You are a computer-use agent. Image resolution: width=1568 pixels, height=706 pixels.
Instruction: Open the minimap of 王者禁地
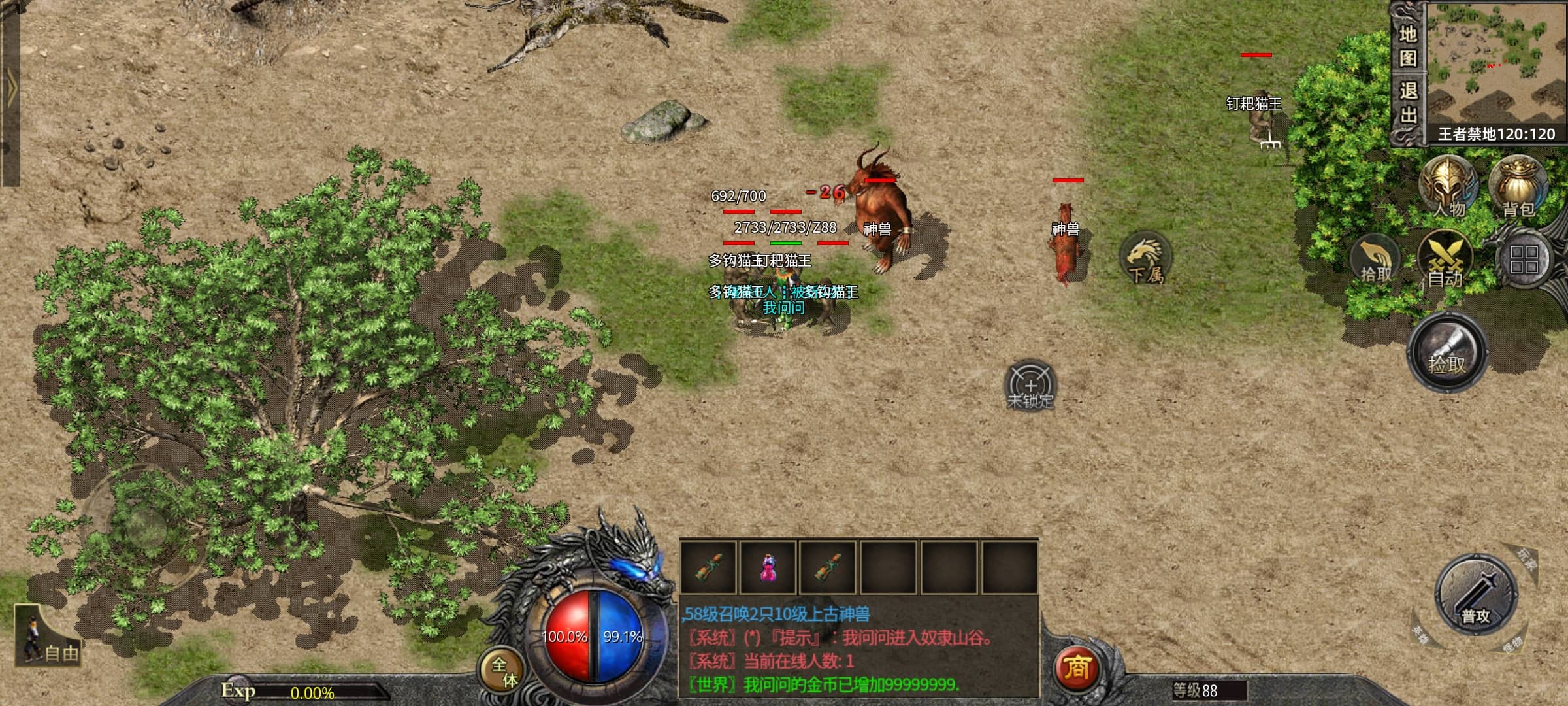point(1496,64)
